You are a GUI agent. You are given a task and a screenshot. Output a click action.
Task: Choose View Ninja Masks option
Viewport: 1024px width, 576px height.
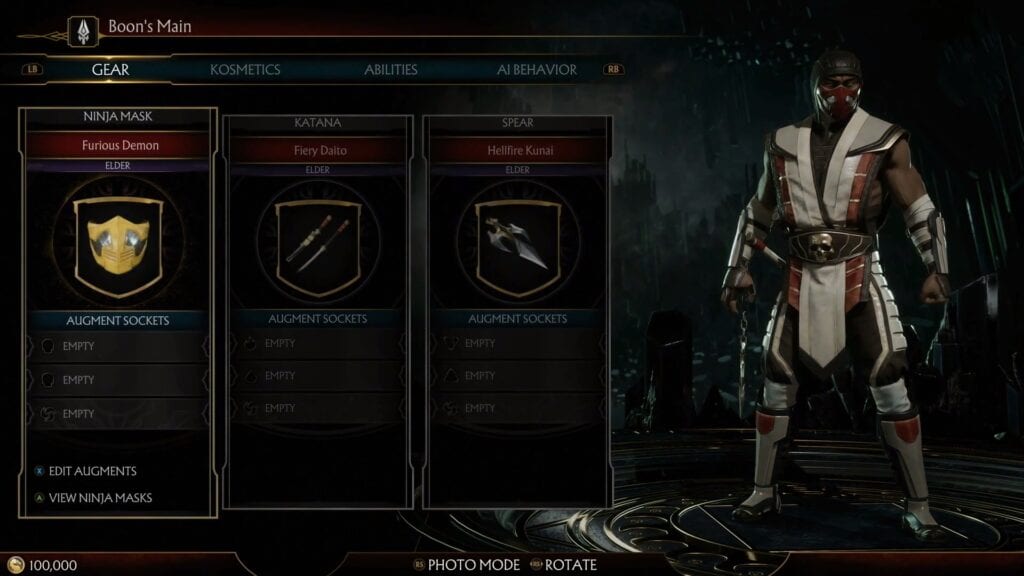coord(100,497)
